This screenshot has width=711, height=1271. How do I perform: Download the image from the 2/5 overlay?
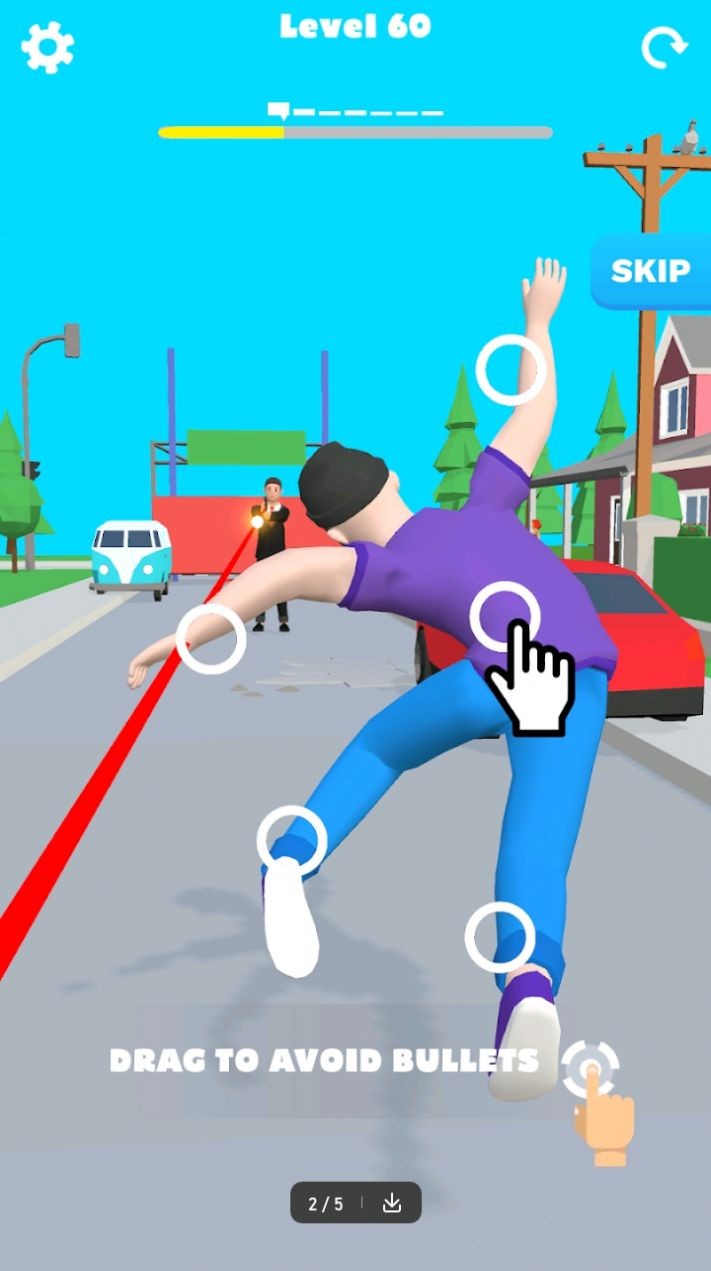[392, 1203]
